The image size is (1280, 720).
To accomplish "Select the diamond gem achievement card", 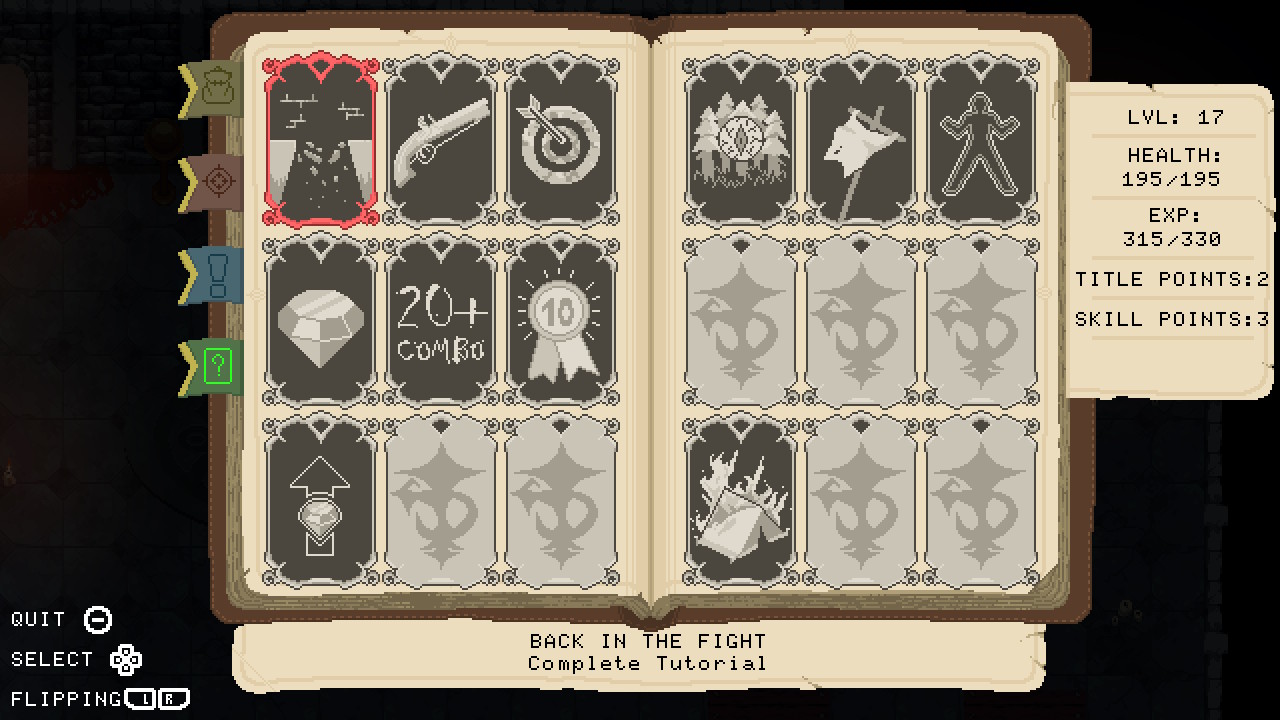I will click(320, 320).
